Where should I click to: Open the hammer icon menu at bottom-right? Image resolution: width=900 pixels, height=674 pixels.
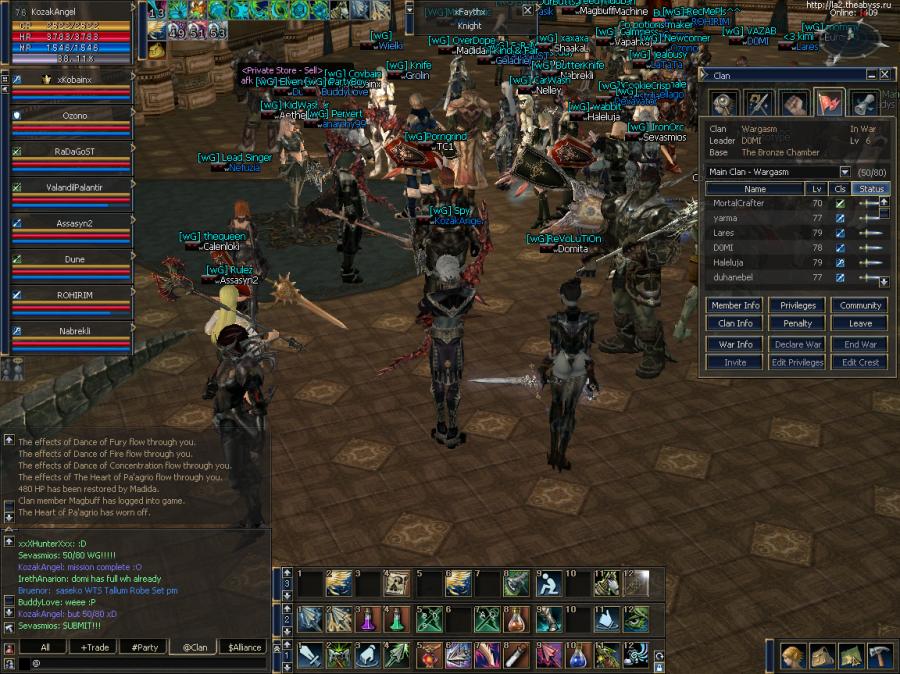click(881, 656)
